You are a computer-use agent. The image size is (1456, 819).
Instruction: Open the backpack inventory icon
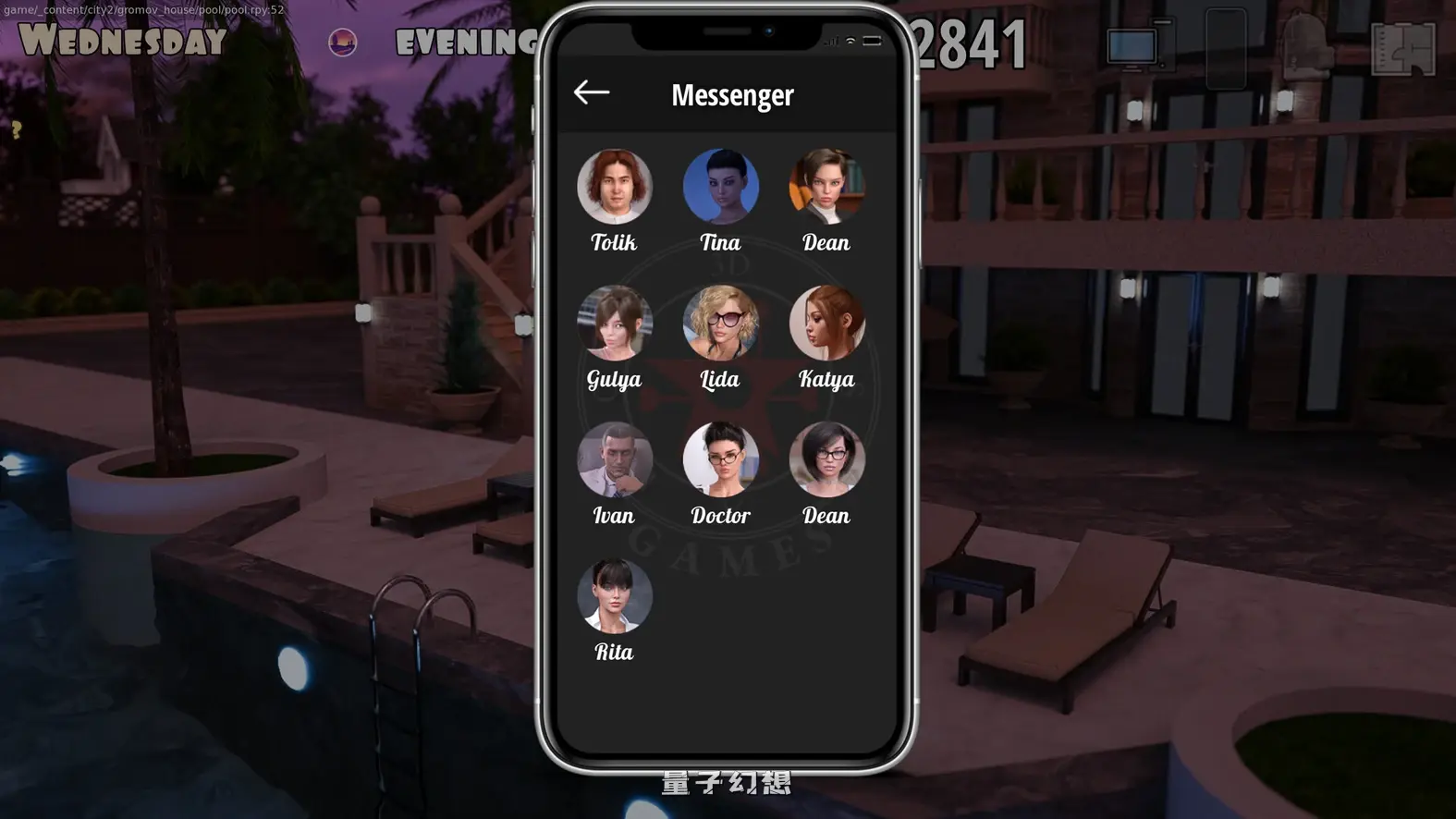tap(1308, 46)
